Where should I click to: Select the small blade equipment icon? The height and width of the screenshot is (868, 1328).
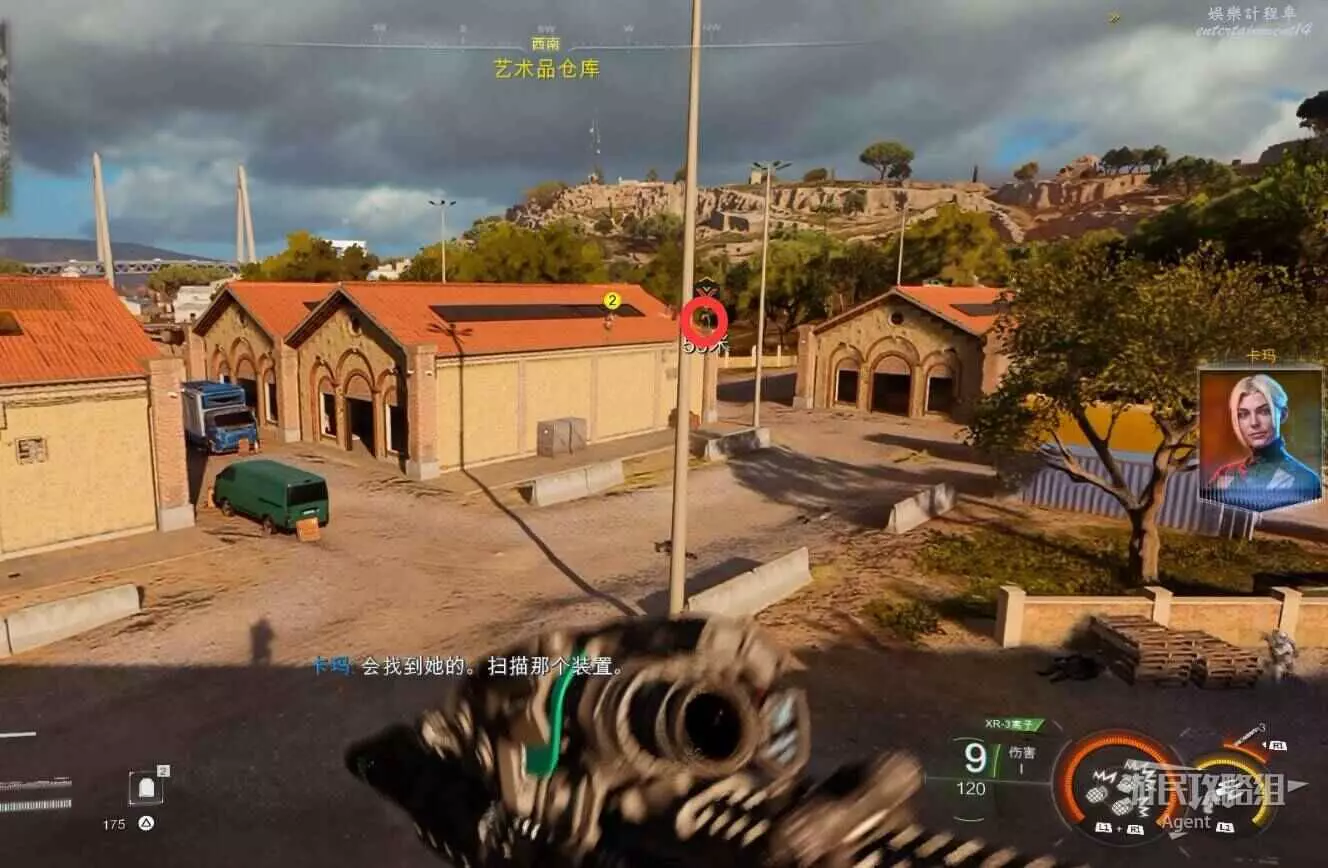click(1247, 737)
